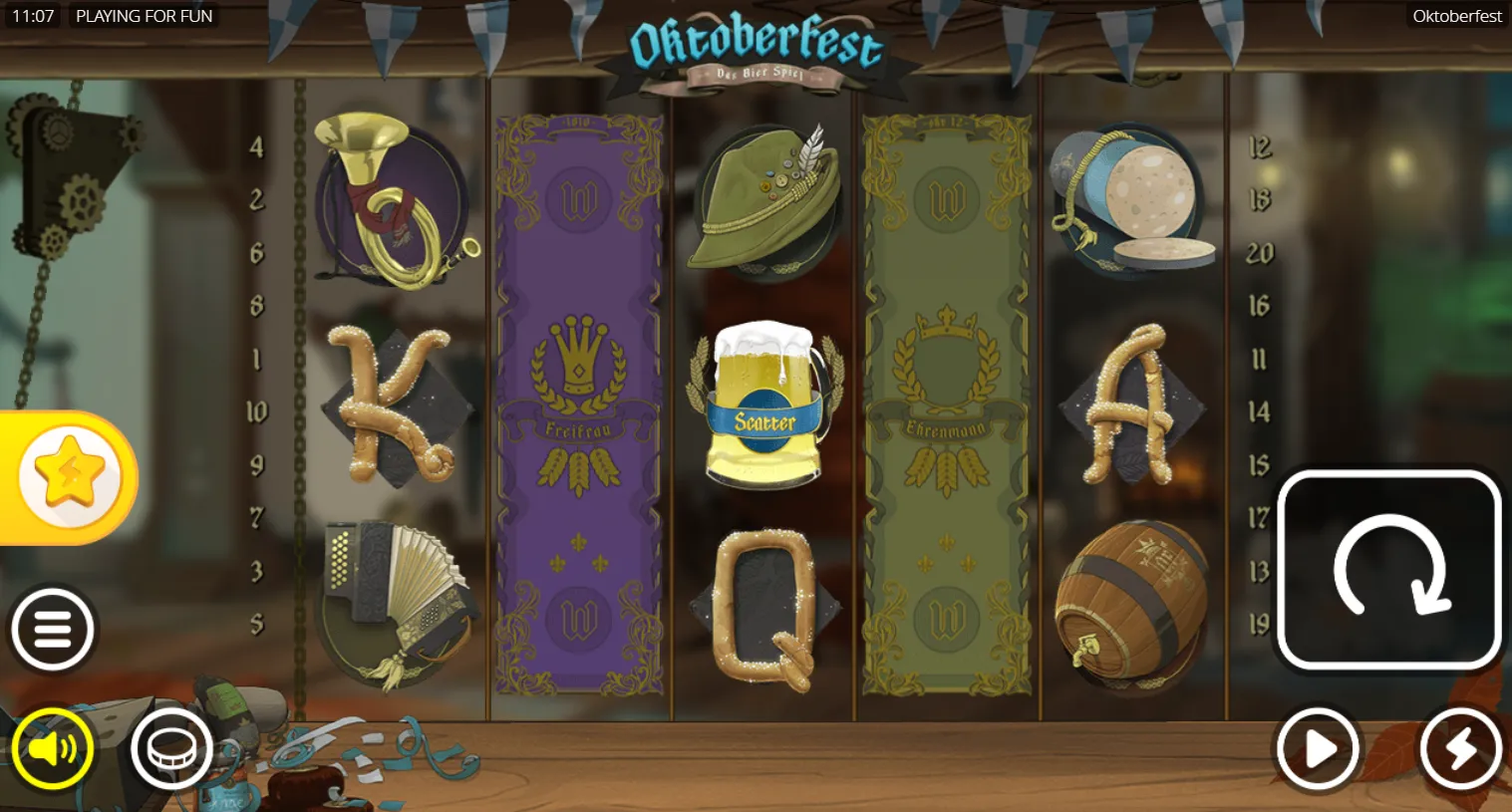
Task: Start autoplay with the play button
Action: [x=1318, y=749]
